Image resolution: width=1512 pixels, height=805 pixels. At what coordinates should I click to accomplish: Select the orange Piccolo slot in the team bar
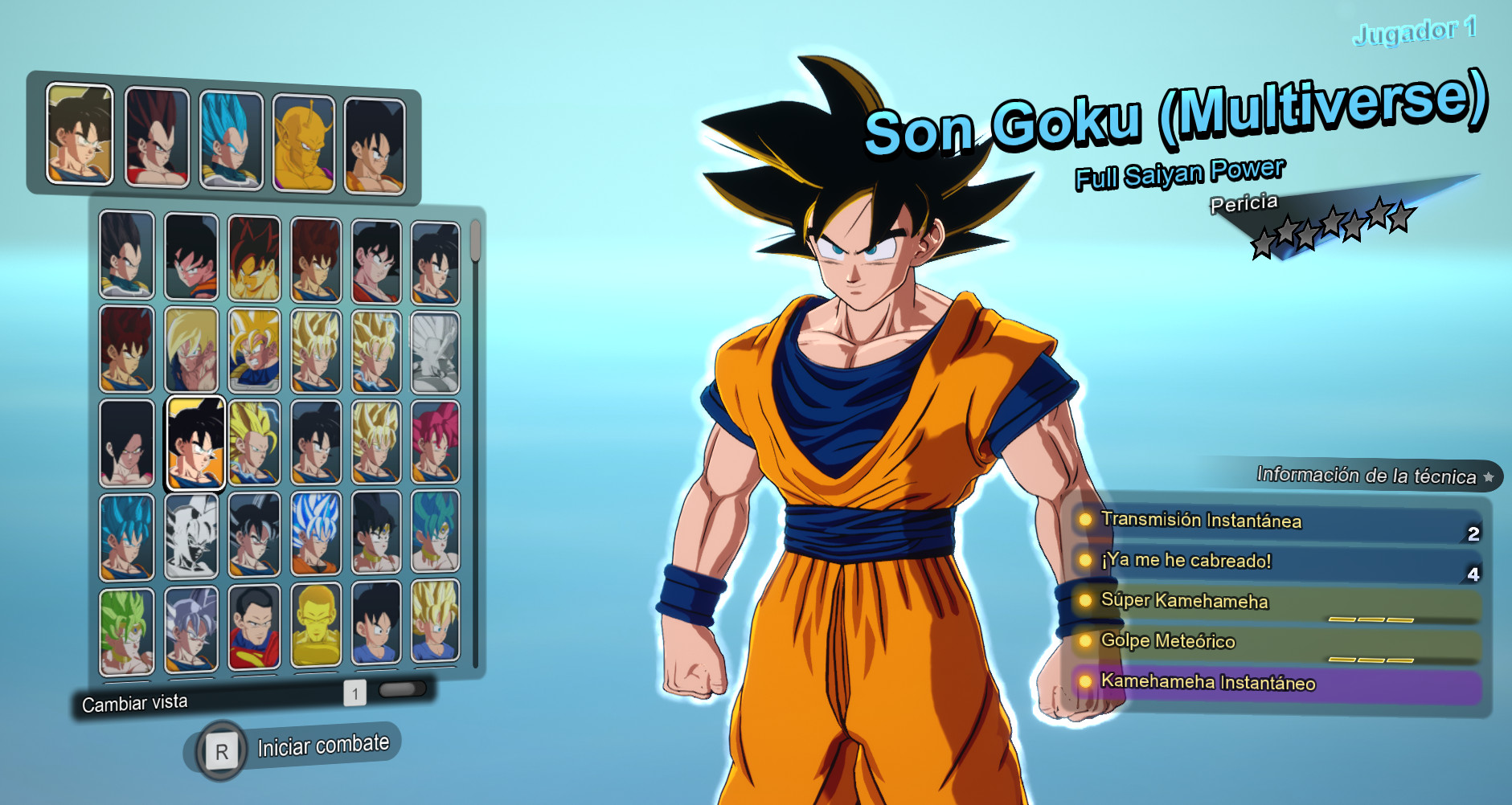coord(304,141)
